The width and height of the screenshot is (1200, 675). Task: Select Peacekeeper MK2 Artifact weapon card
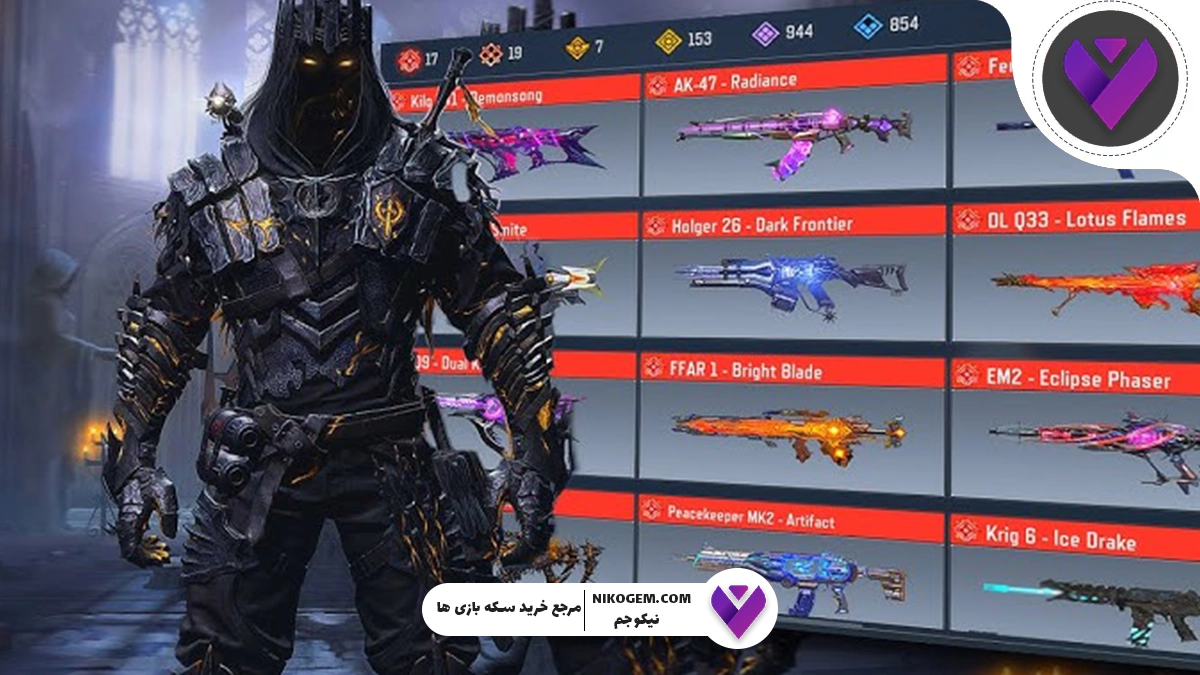pyautogui.click(x=793, y=575)
